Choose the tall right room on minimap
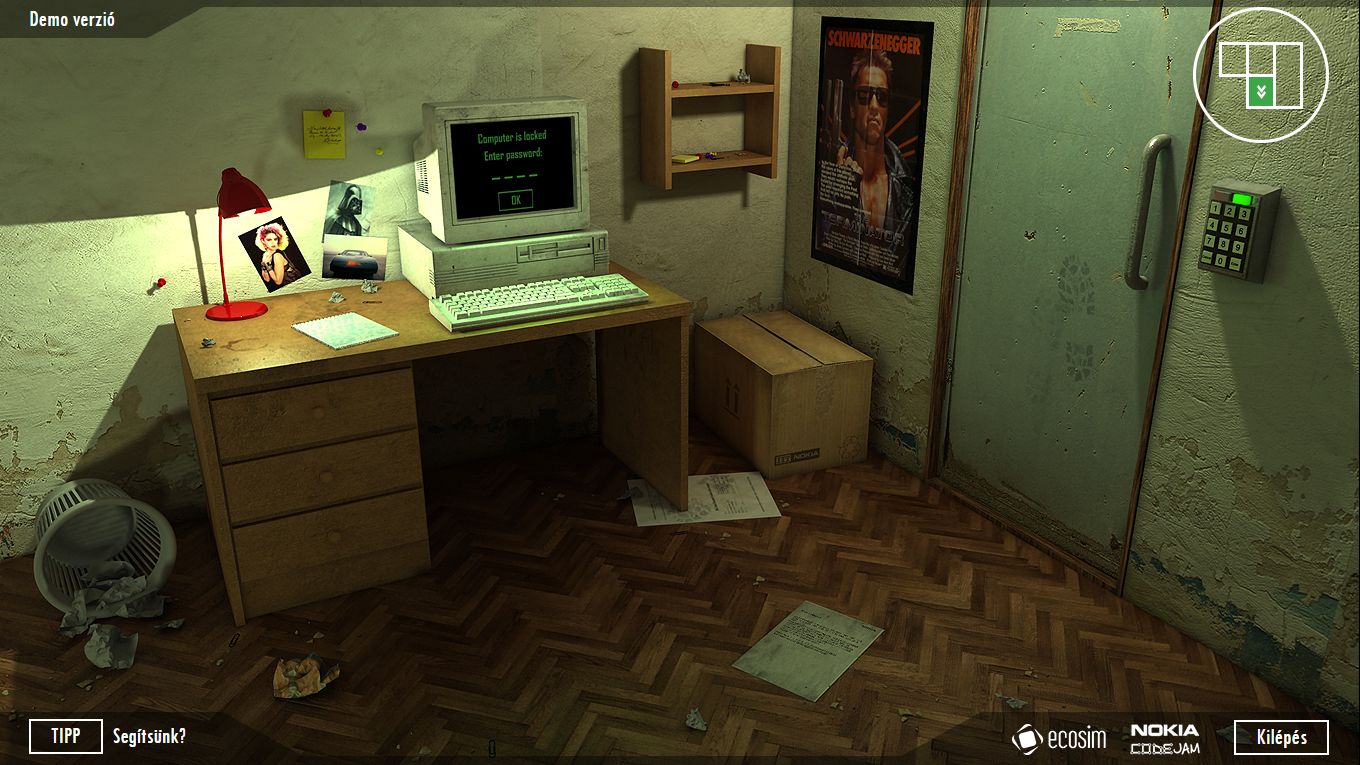The image size is (1360, 765). pos(1288,75)
